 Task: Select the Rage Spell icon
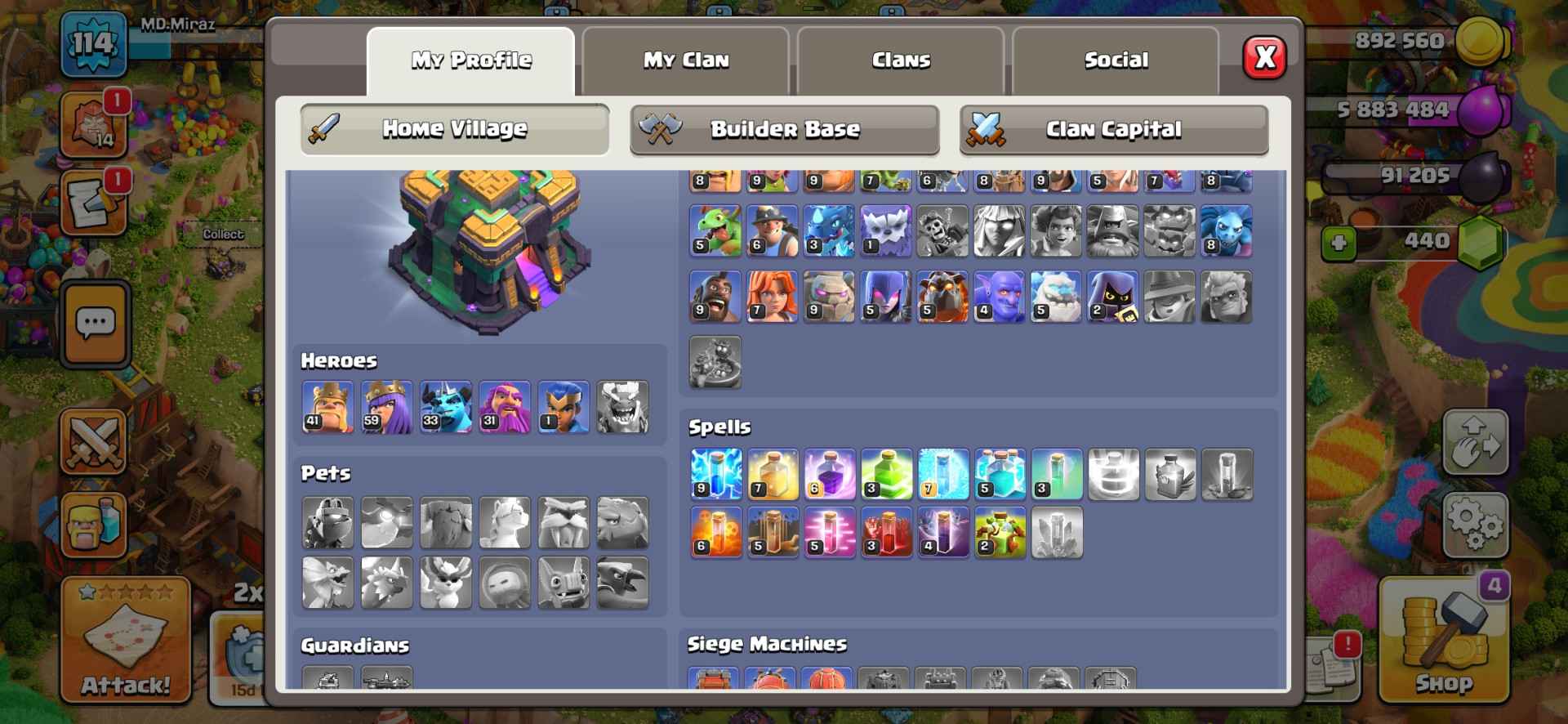(x=831, y=474)
